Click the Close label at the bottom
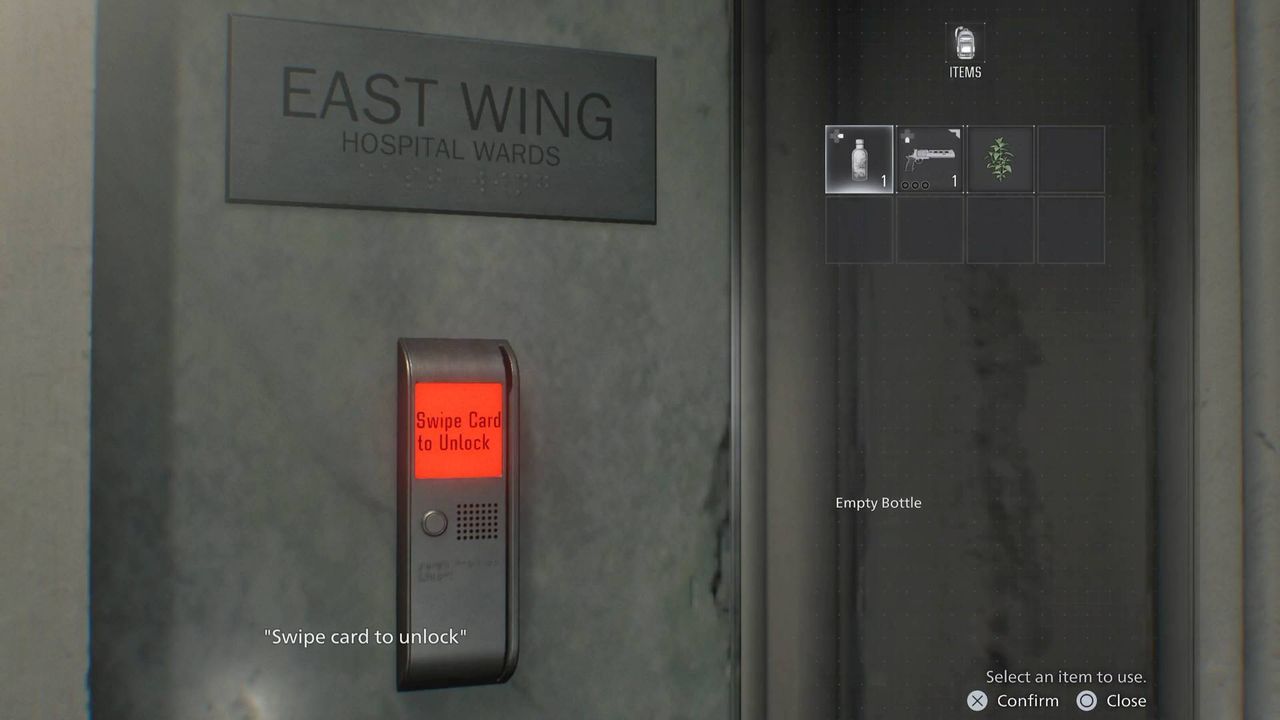This screenshot has height=720, width=1280. click(1128, 701)
